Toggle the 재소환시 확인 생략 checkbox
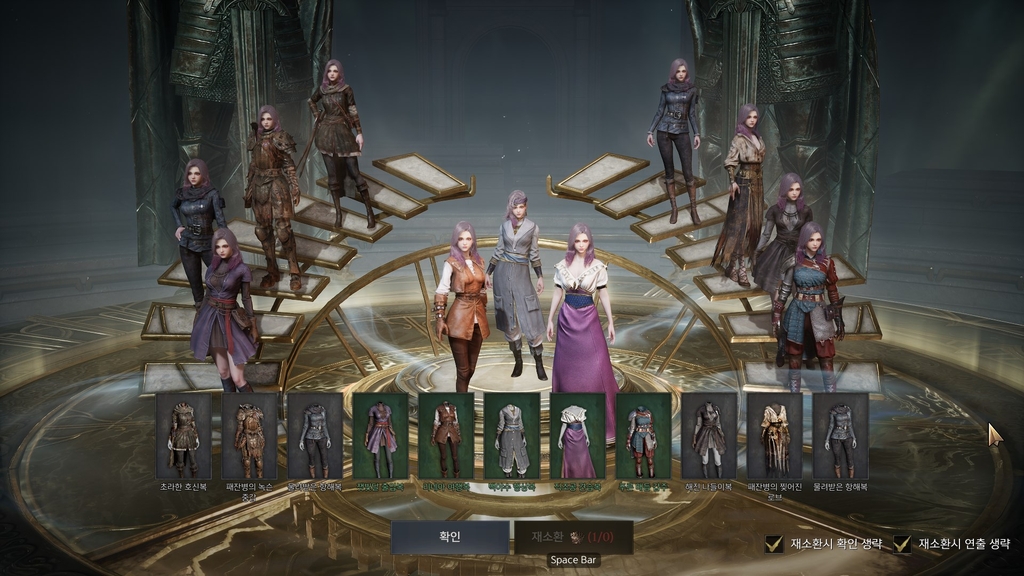The height and width of the screenshot is (576, 1024). (773, 544)
